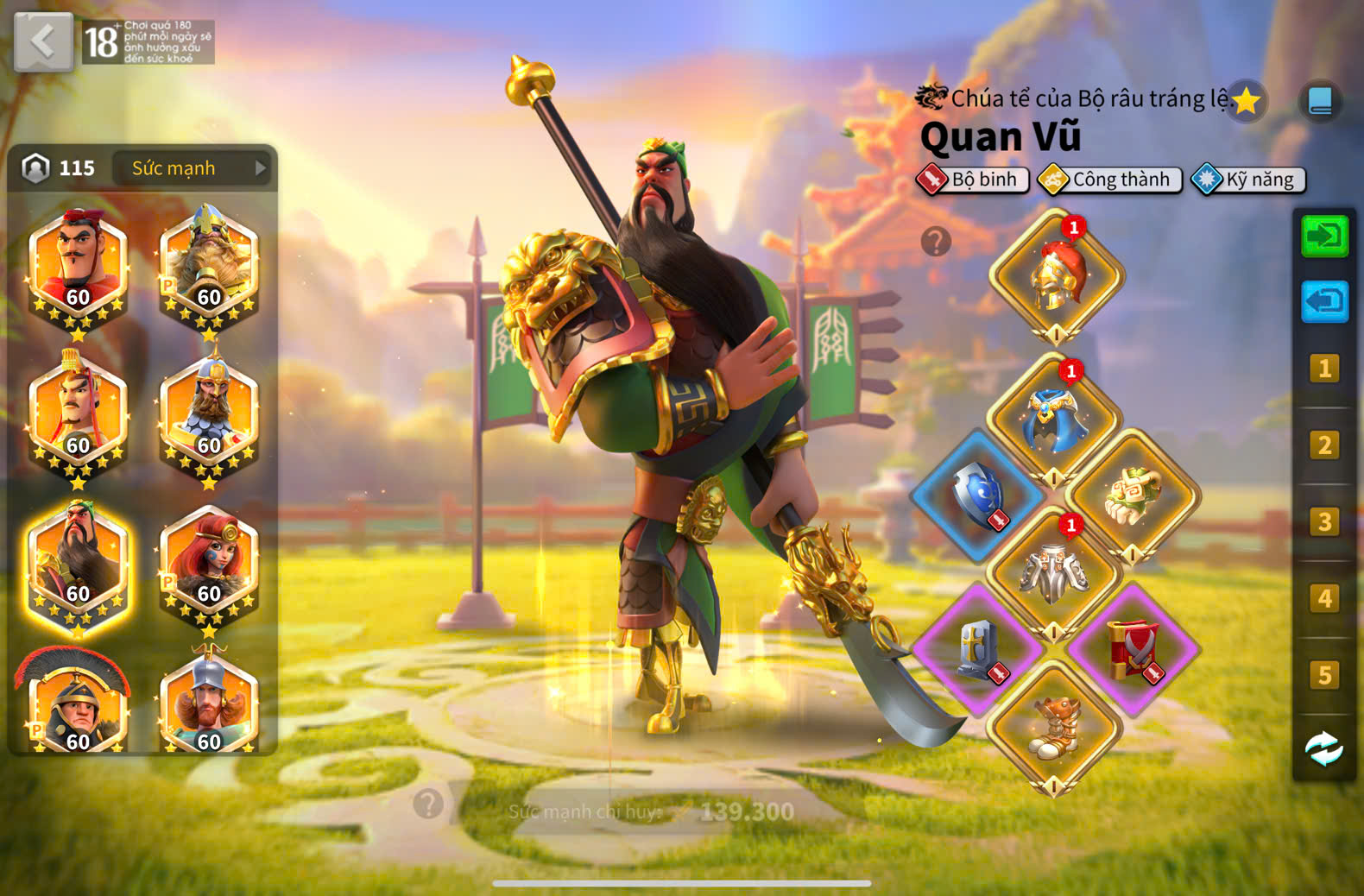Open the golden helmet equipment slot

(1056, 276)
